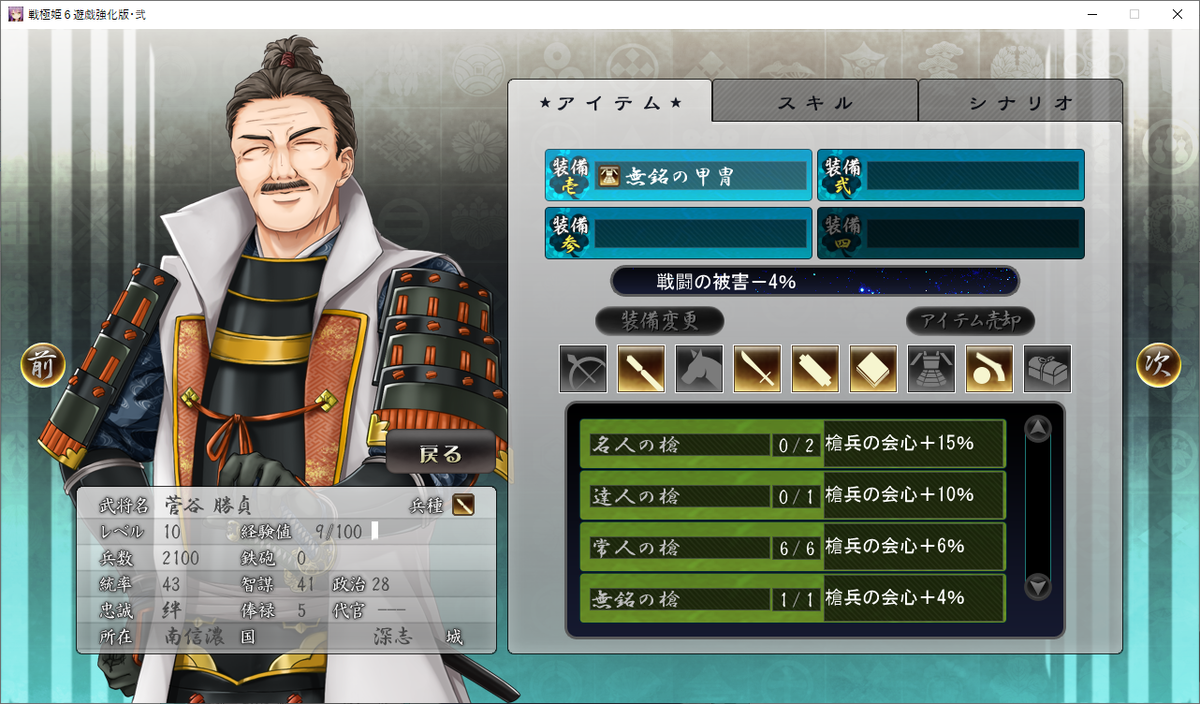The height and width of the screenshot is (704, 1200).
Task: Show the matchlock gun category items
Action: 989,369
